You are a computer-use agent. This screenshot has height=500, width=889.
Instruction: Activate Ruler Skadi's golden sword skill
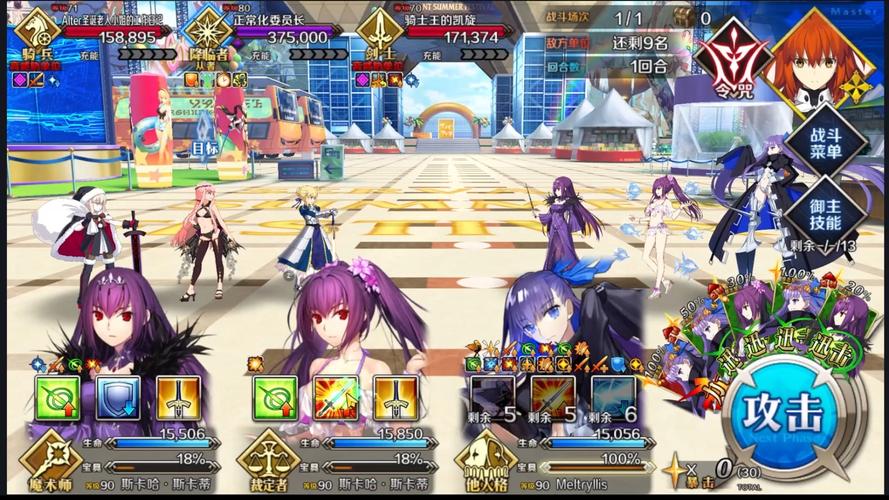[395, 397]
